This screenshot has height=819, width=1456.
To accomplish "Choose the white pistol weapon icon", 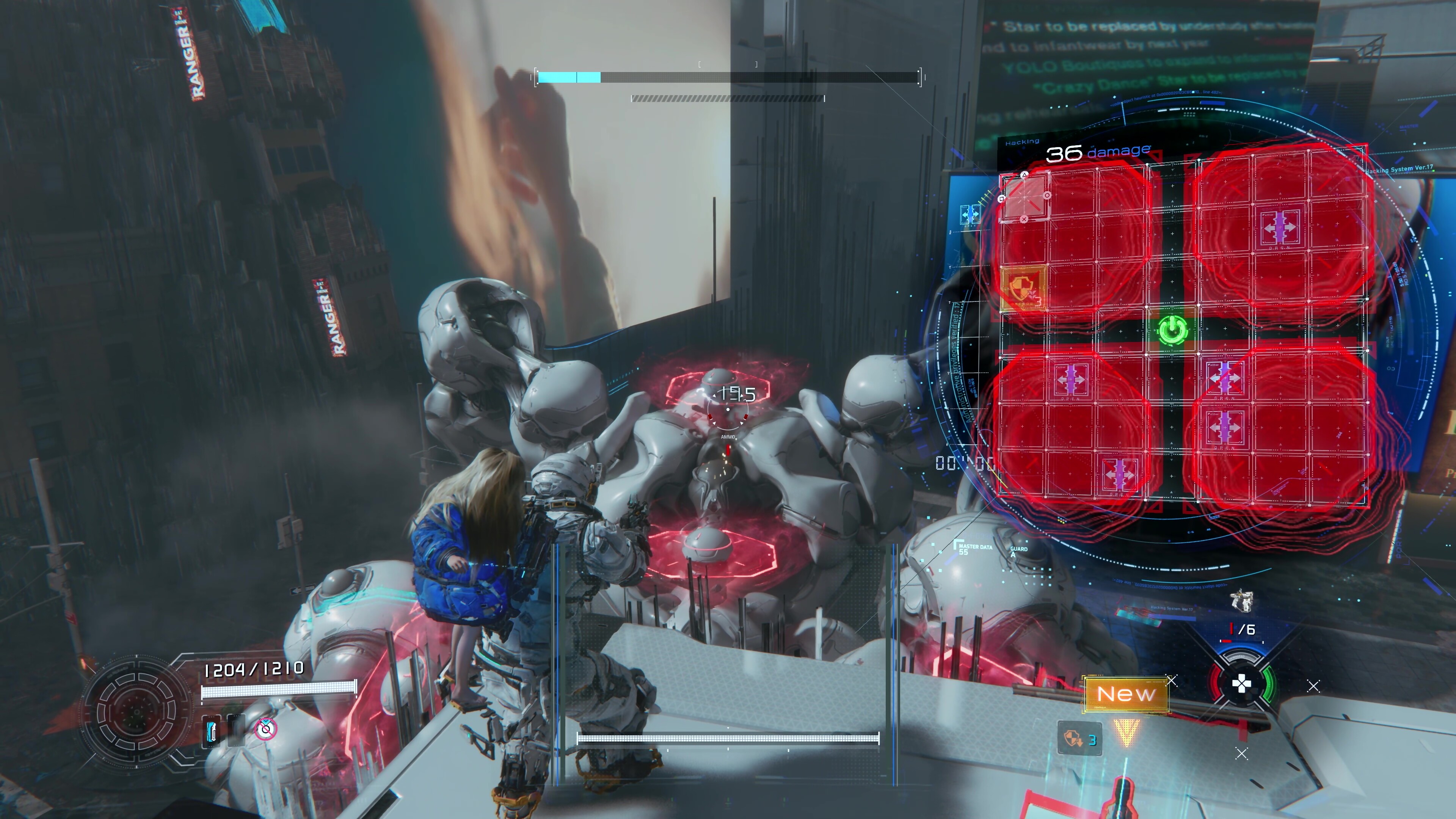I will [x=1241, y=601].
